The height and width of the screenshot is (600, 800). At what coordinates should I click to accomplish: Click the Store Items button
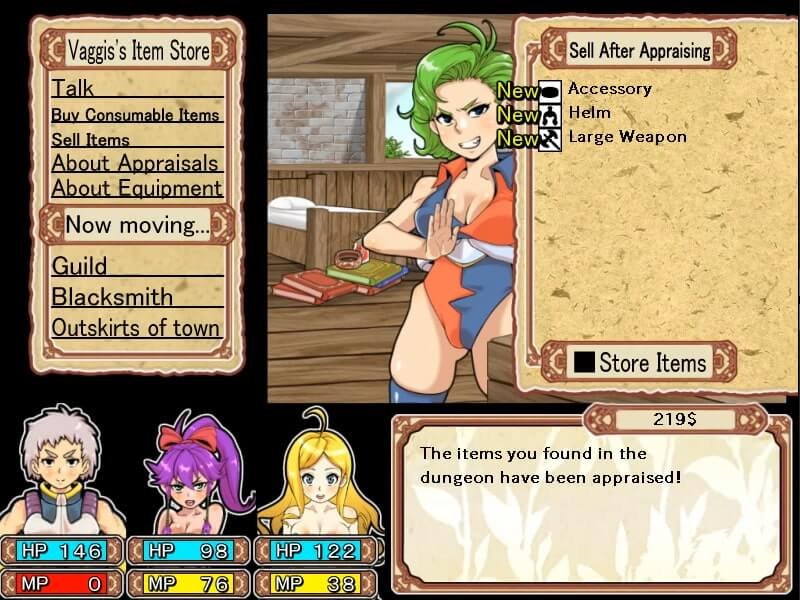[639, 362]
